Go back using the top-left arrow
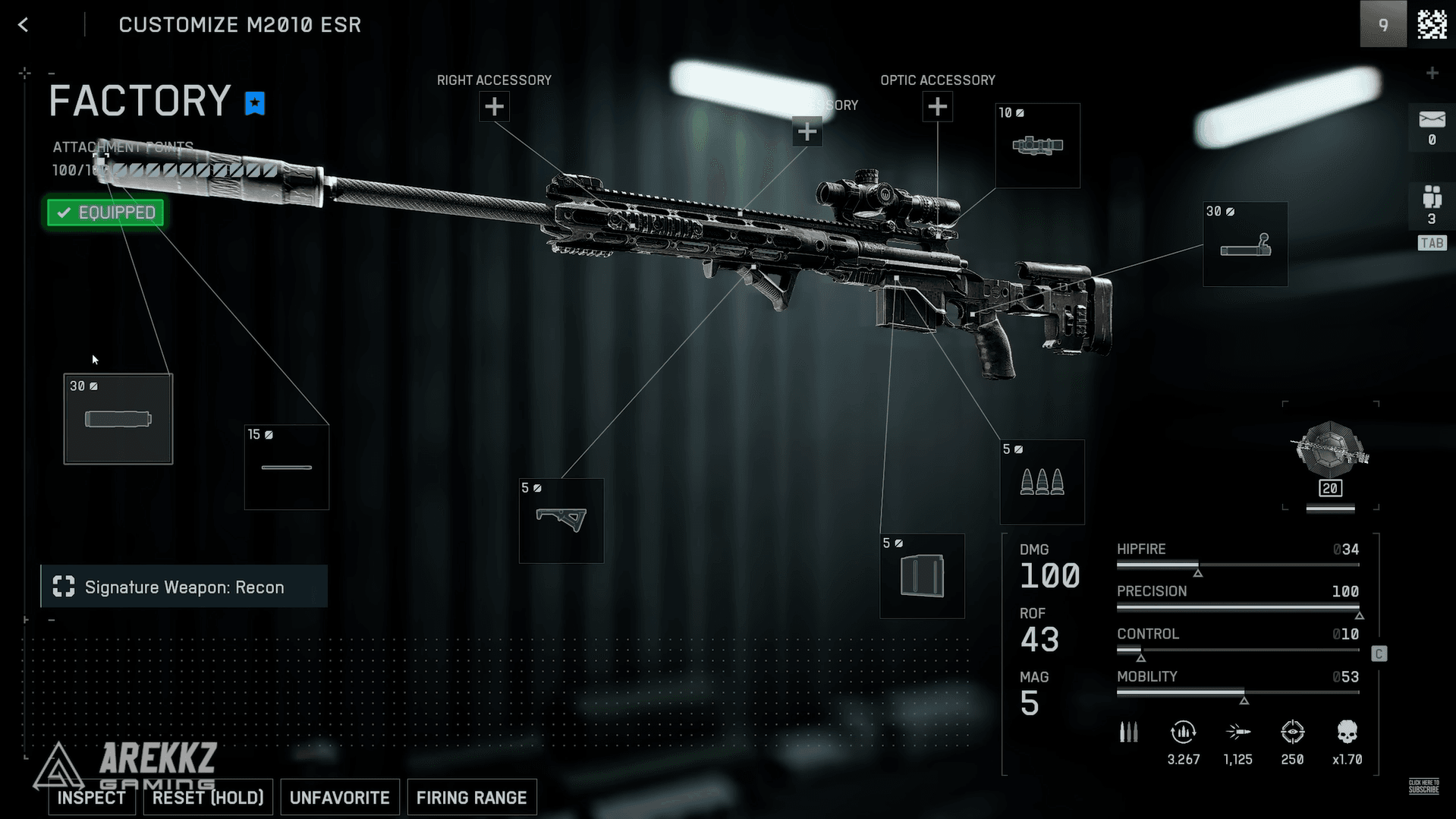 [x=24, y=25]
